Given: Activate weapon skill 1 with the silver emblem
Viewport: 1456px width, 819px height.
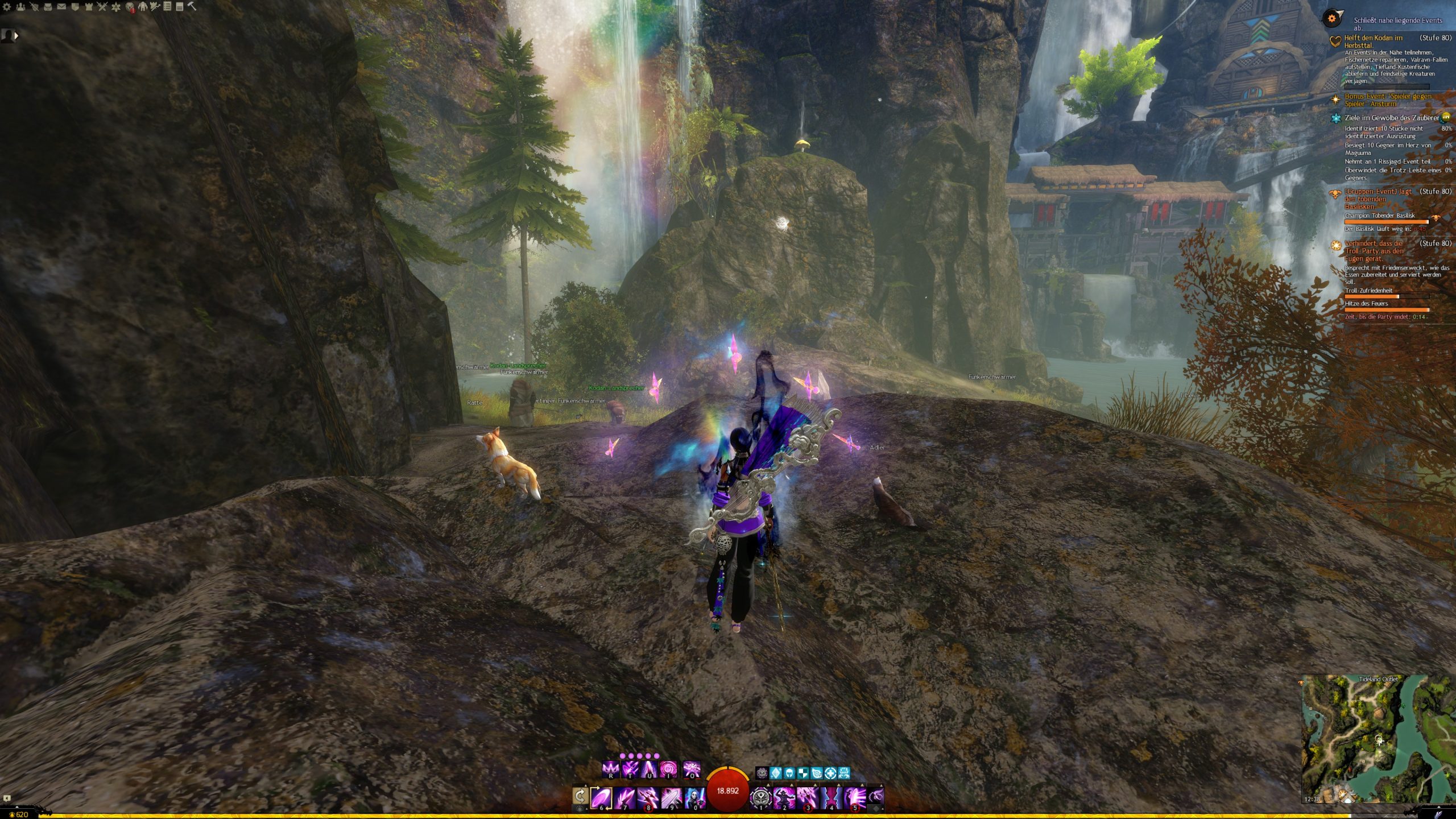Looking at the screenshot, I should [760, 797].
